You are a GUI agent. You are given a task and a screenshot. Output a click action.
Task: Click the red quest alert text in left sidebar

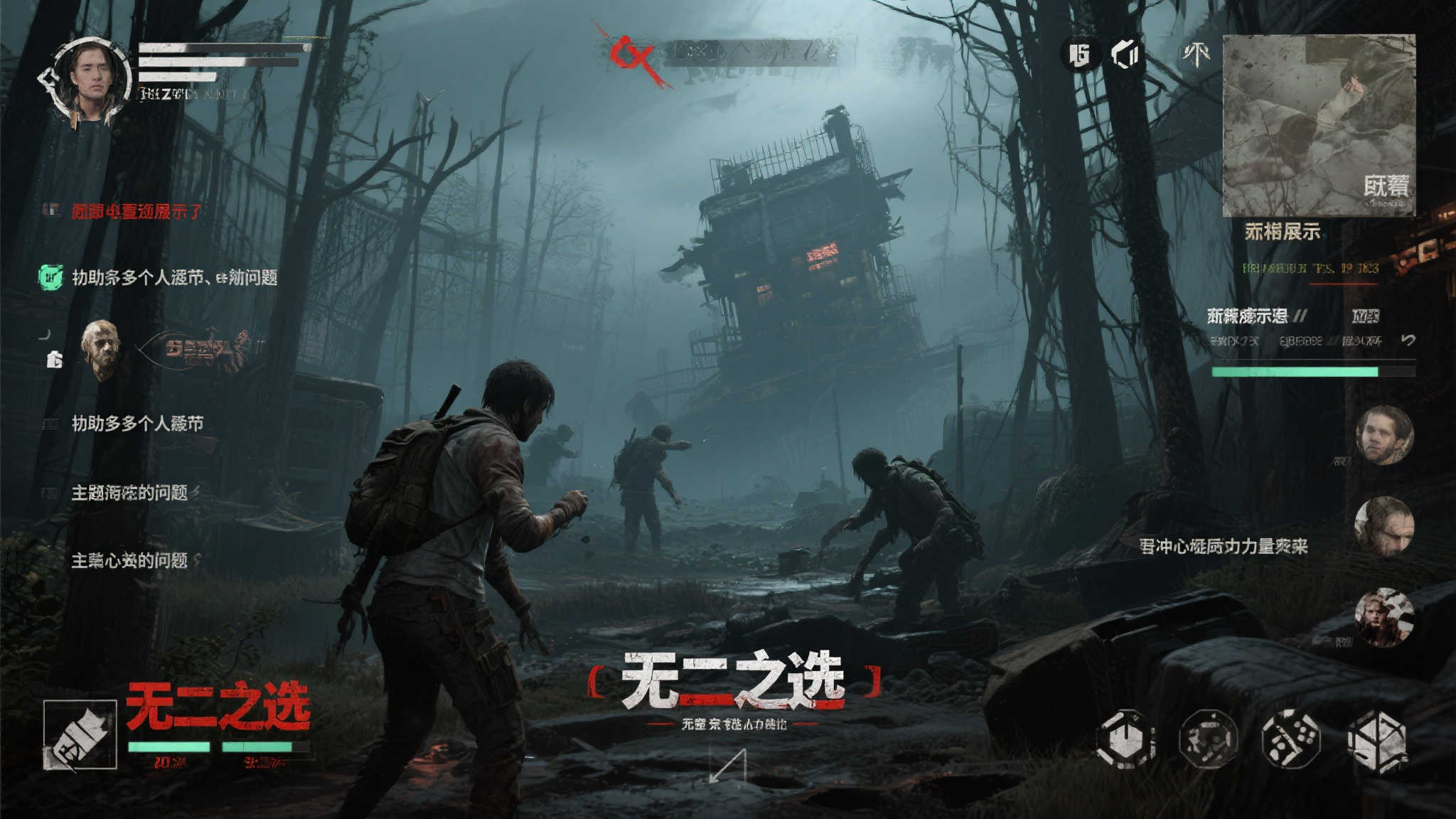pos(132,209)
